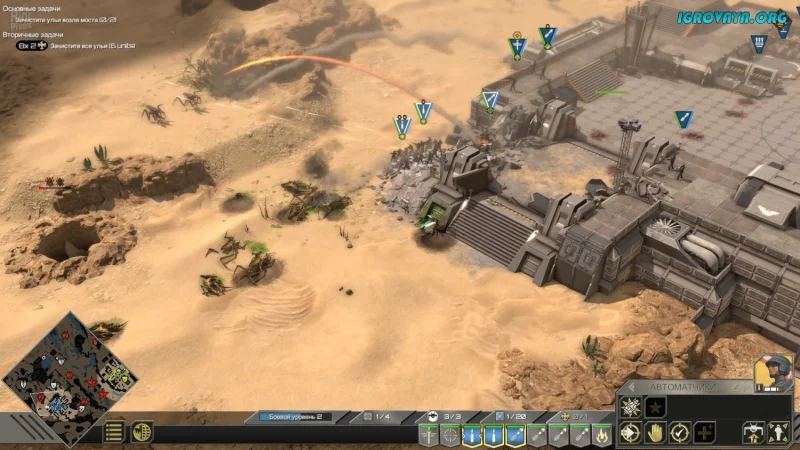
Task: Click the secondary objective about clearing hives
Action: [75, 46]
